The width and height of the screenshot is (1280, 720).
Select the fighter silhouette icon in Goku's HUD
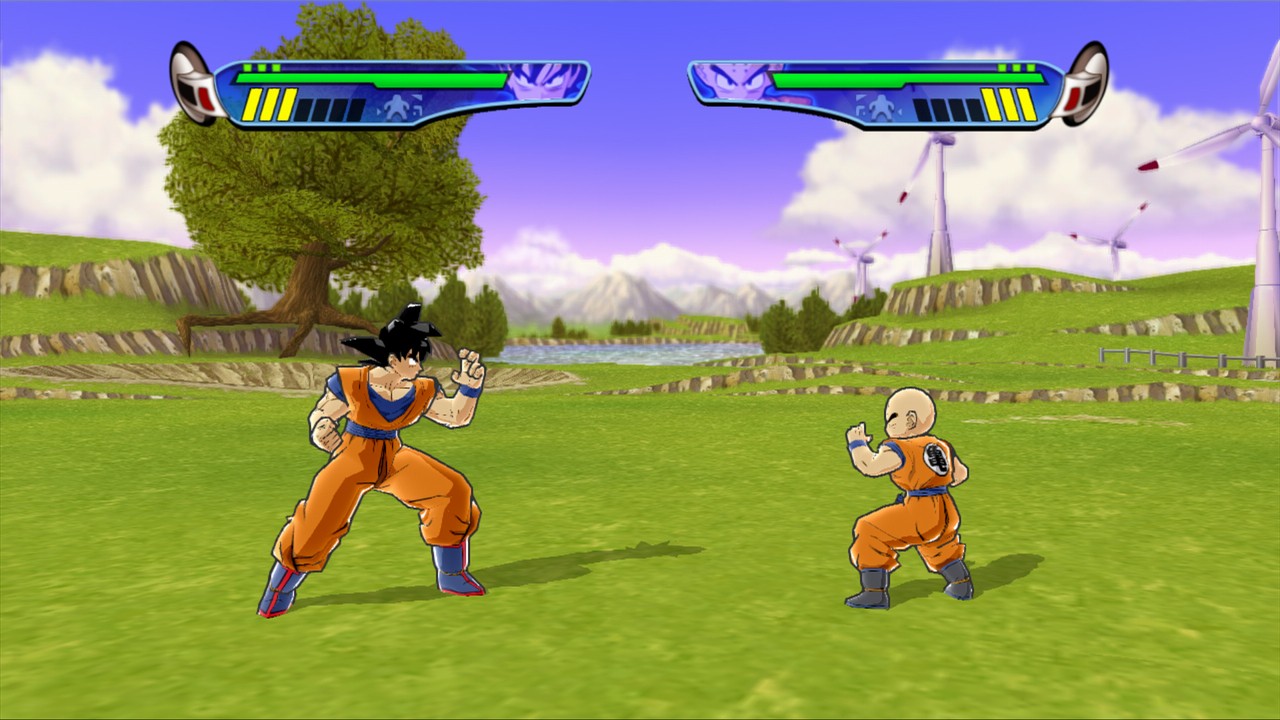coord(397,107)
